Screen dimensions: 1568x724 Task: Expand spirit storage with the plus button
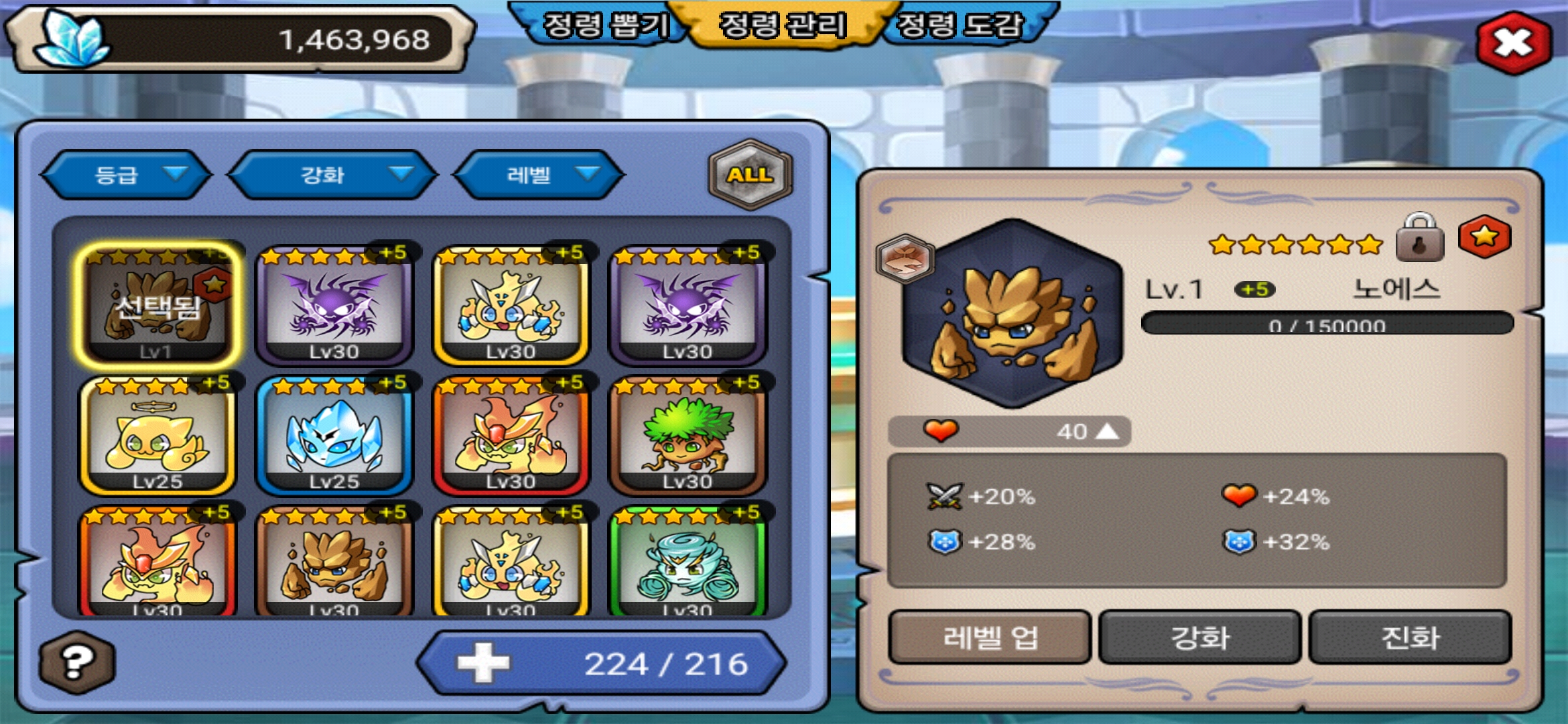[x=482, y=663]
